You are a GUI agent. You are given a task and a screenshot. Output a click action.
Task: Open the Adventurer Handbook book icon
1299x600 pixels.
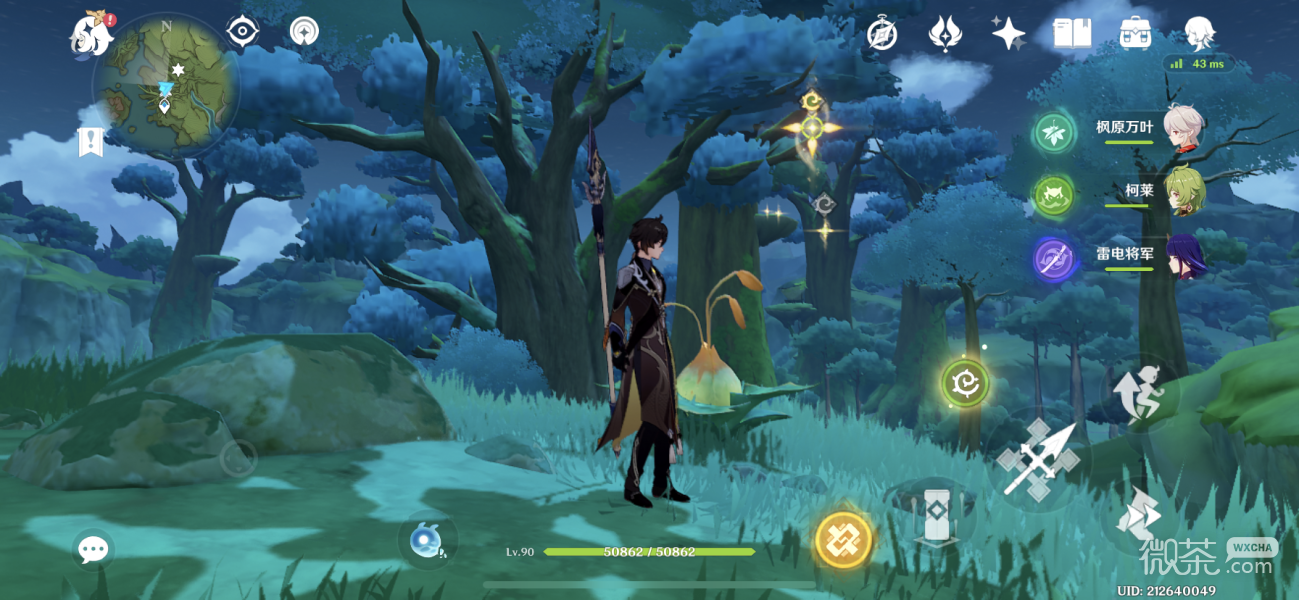point(1071,34)
